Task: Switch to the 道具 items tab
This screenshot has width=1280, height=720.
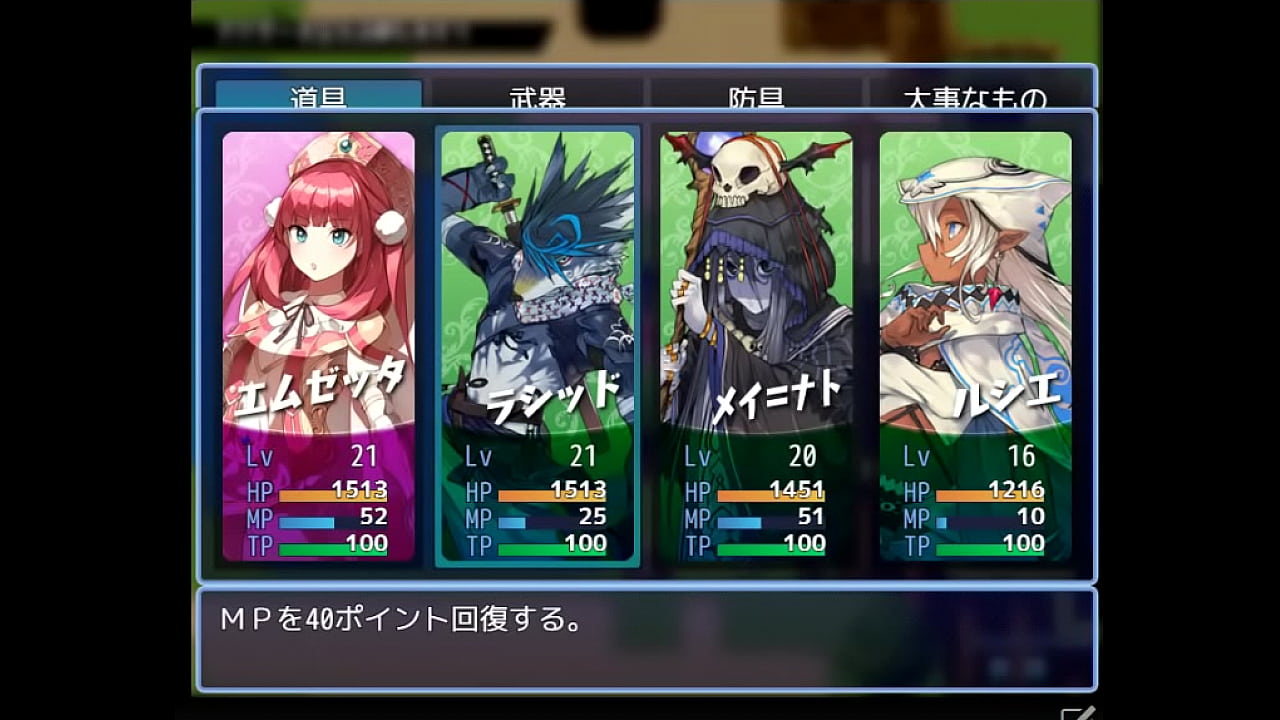Action: click(319, 96)
